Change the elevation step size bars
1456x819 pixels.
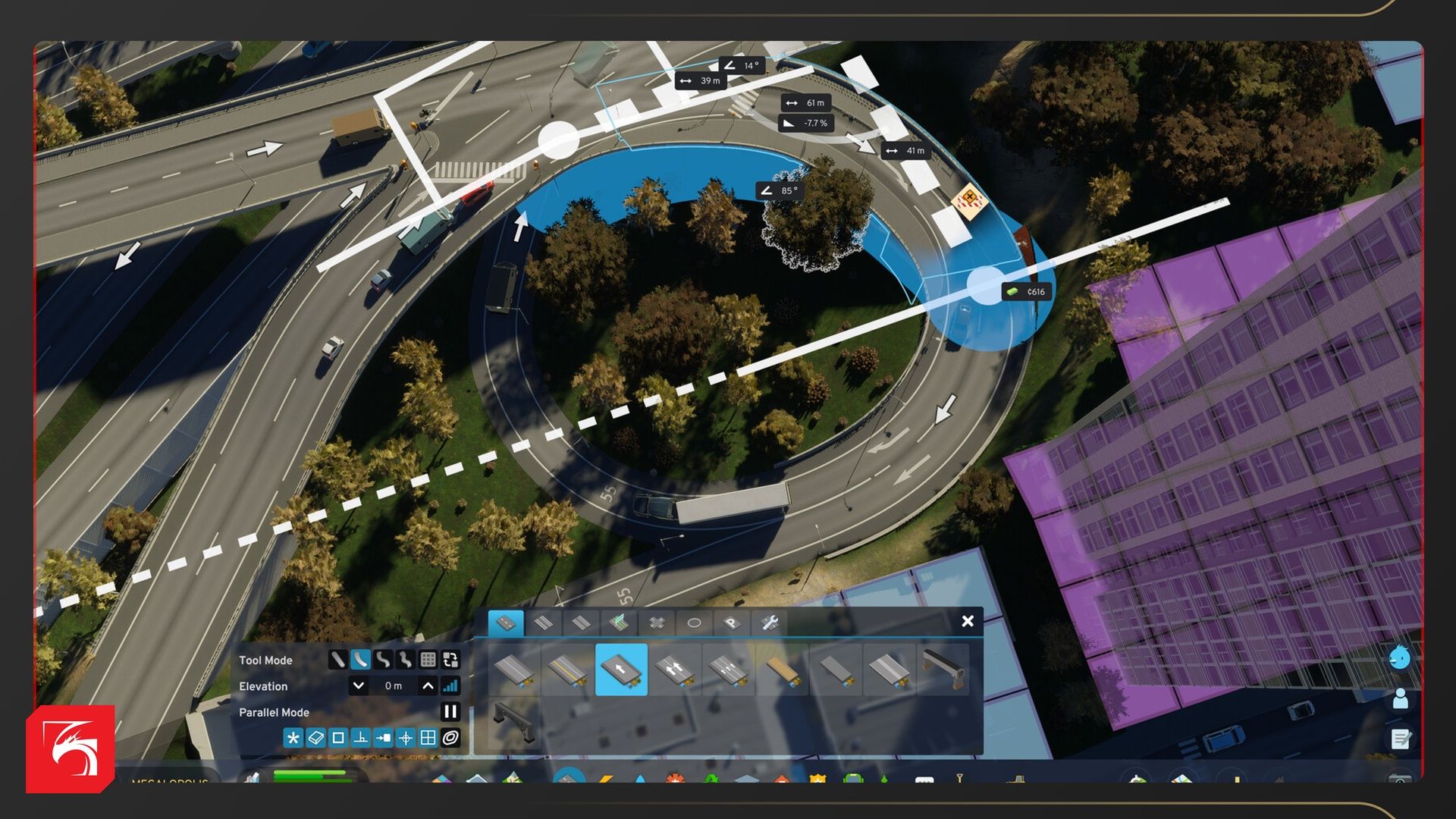tap(450, 686)
